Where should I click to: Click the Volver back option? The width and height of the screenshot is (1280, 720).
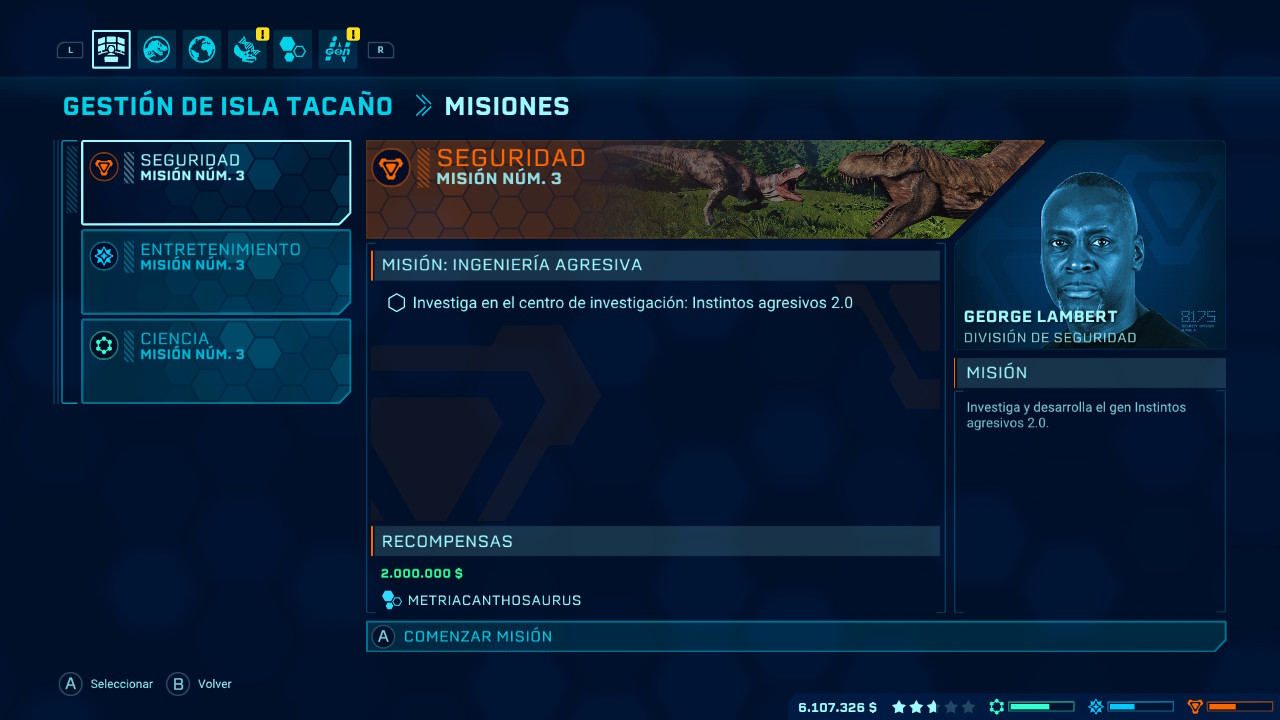point(200,684)
